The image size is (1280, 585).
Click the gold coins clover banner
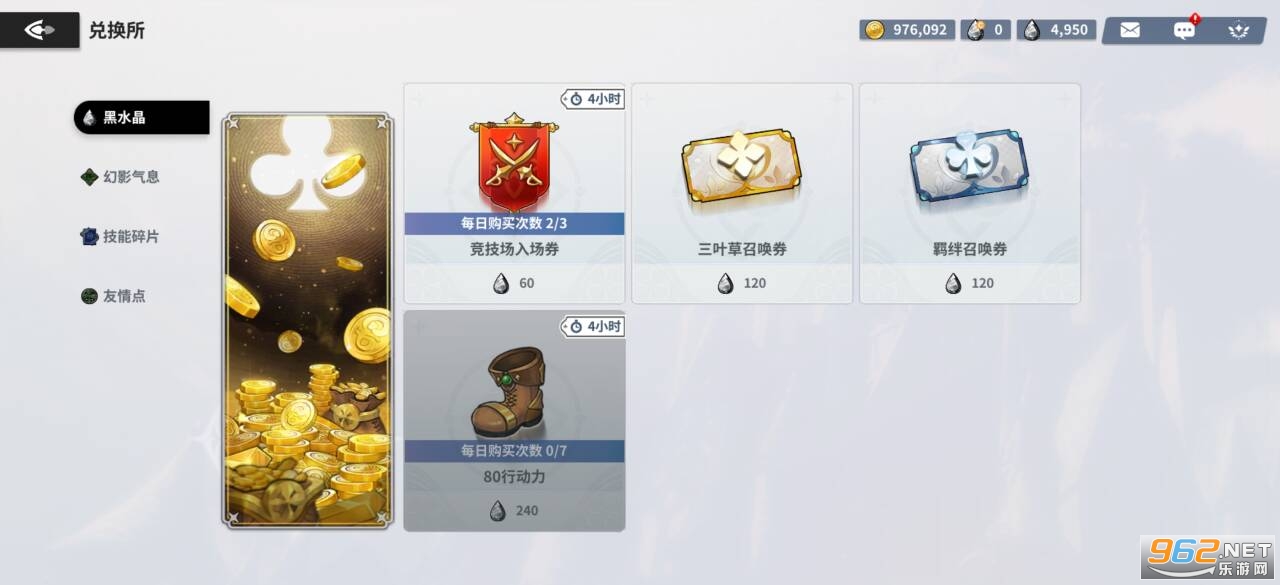308,320
